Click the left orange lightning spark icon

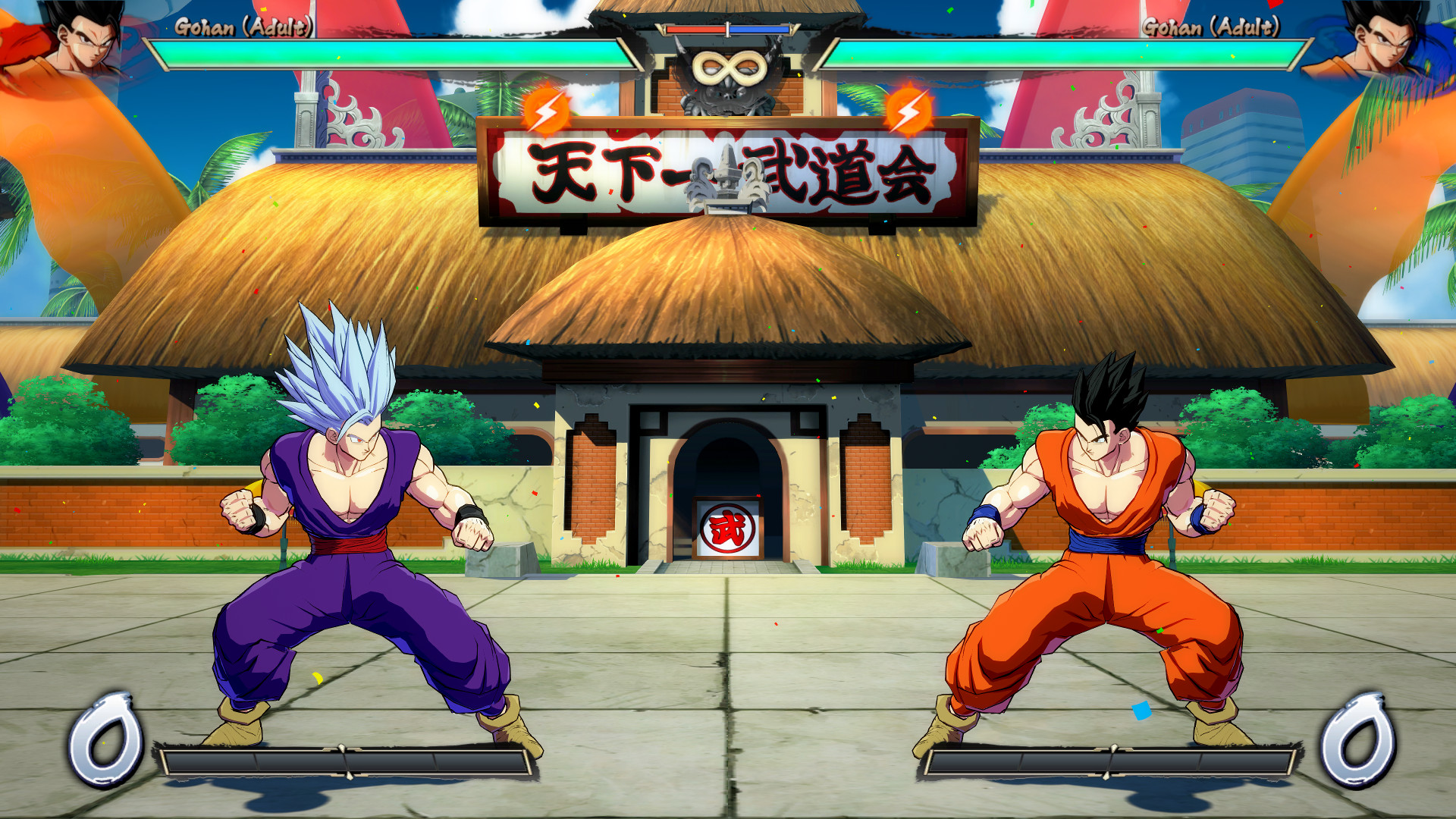544,111
